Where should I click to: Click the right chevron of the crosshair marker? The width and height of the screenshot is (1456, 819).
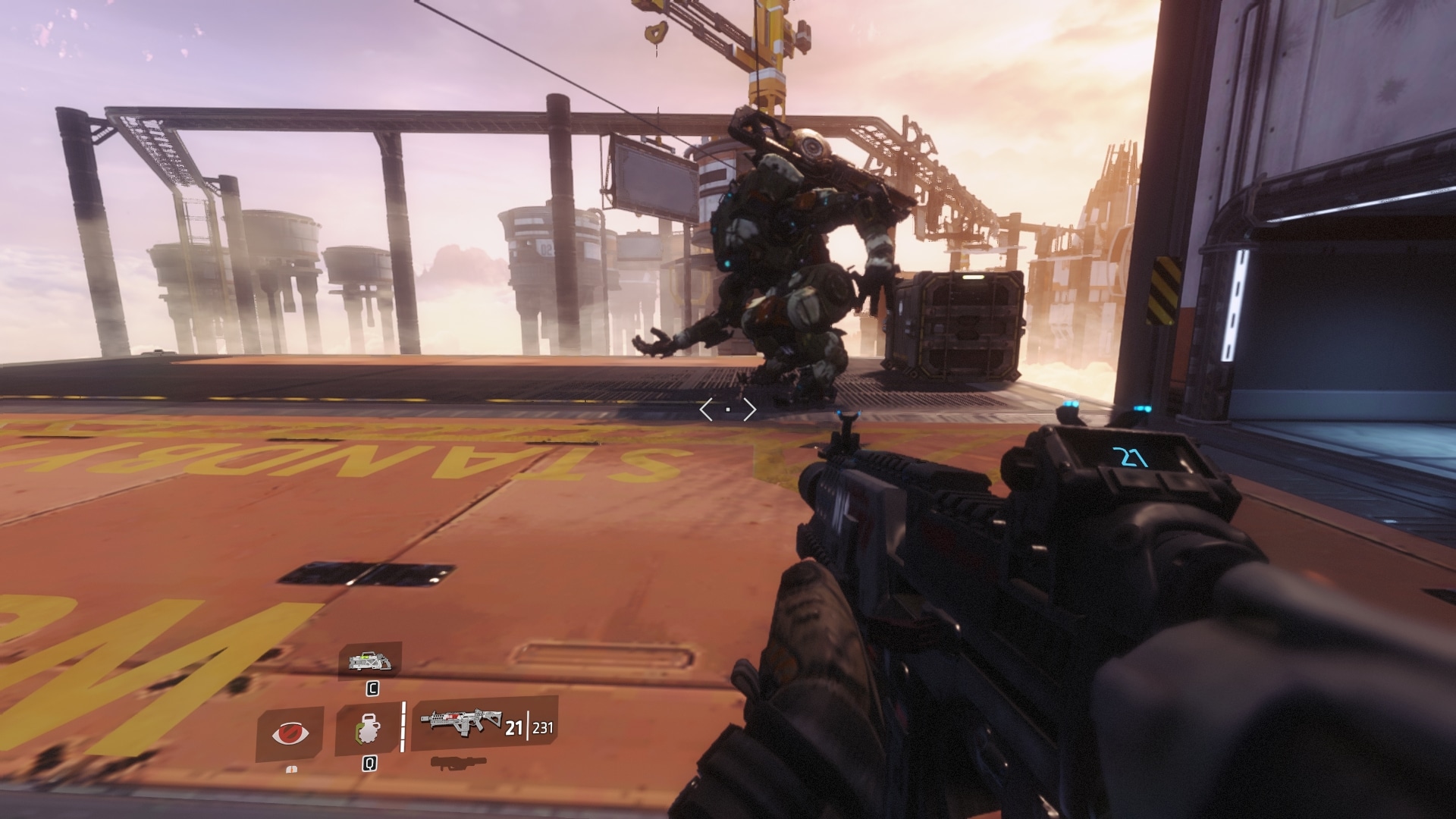click(749, 409)
